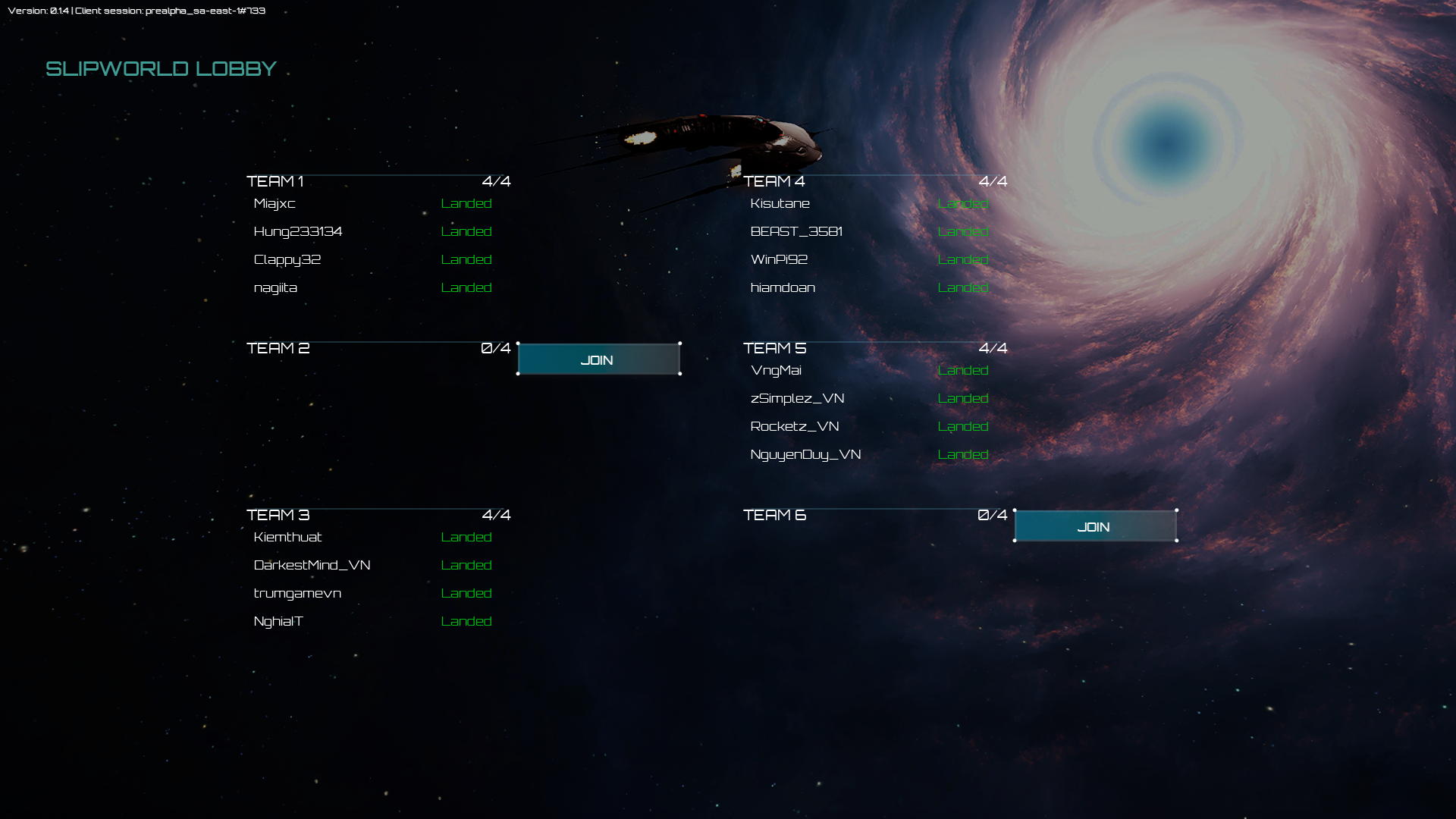Select the trumgamevn player entry

(x=297, y=593)
